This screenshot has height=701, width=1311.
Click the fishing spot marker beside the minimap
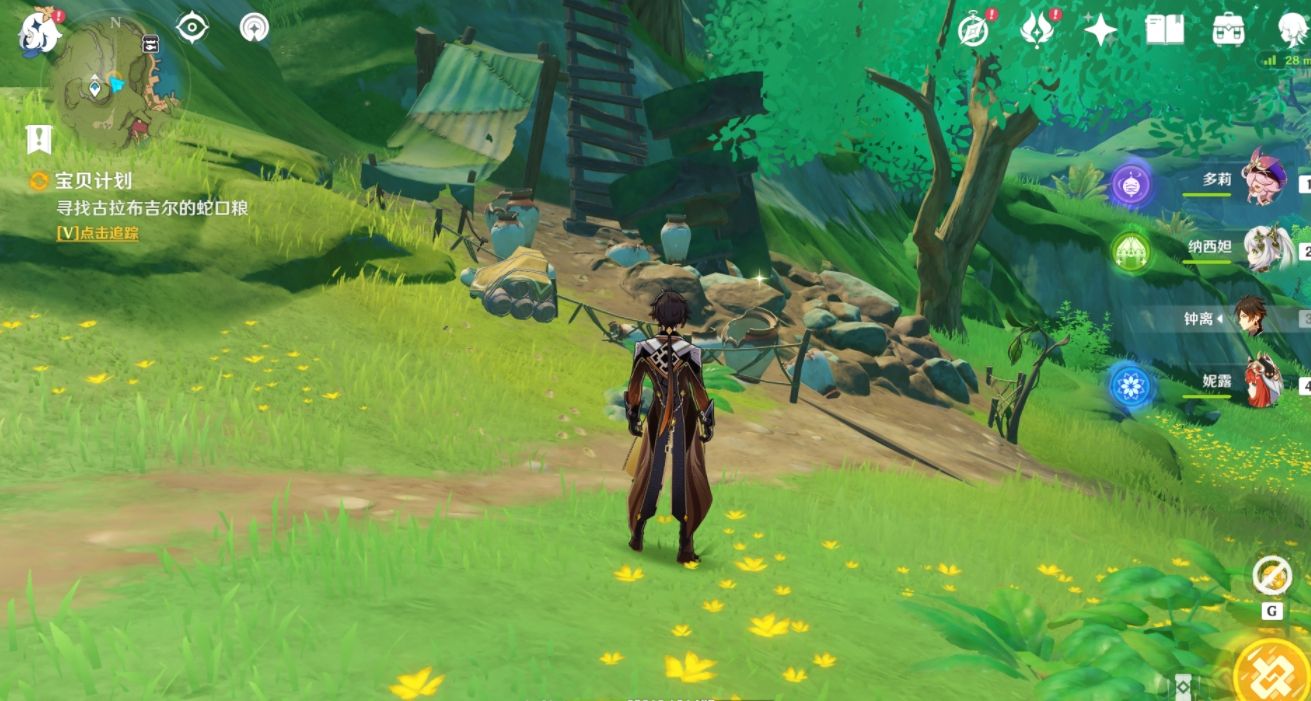(x=150, y=44)
